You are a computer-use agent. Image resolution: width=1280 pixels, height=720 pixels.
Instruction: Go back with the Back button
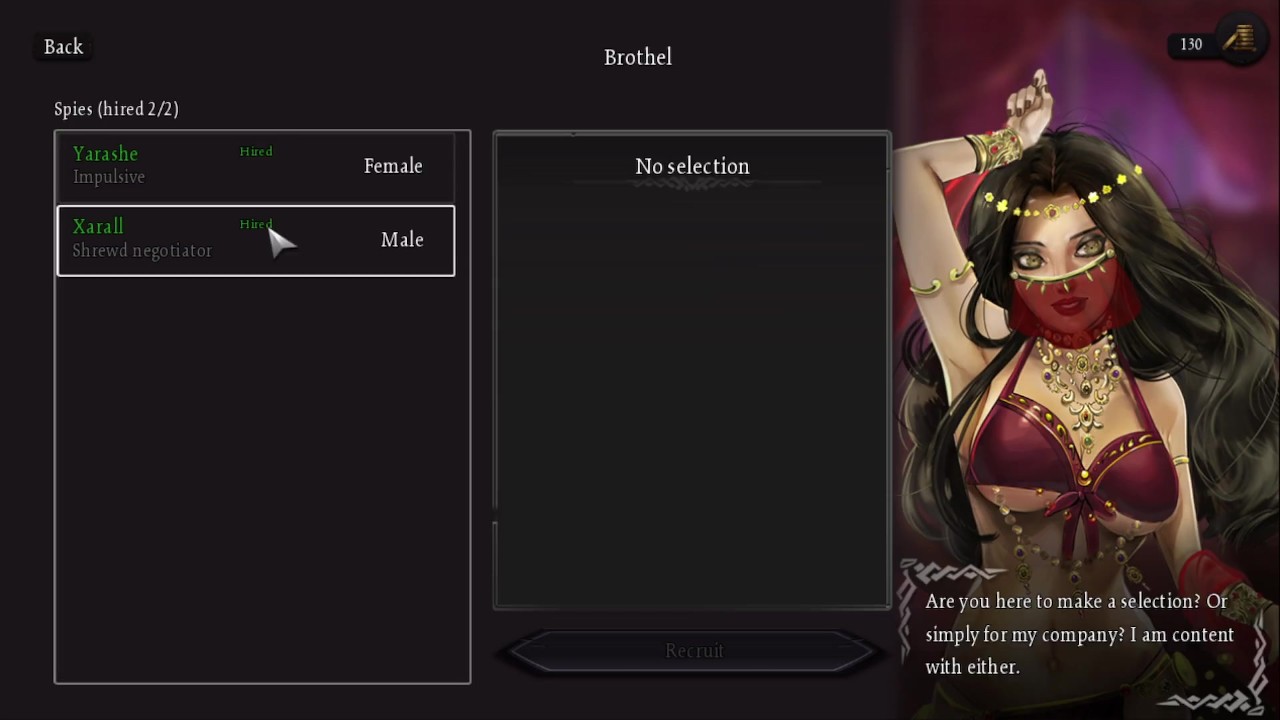point(64,47)
